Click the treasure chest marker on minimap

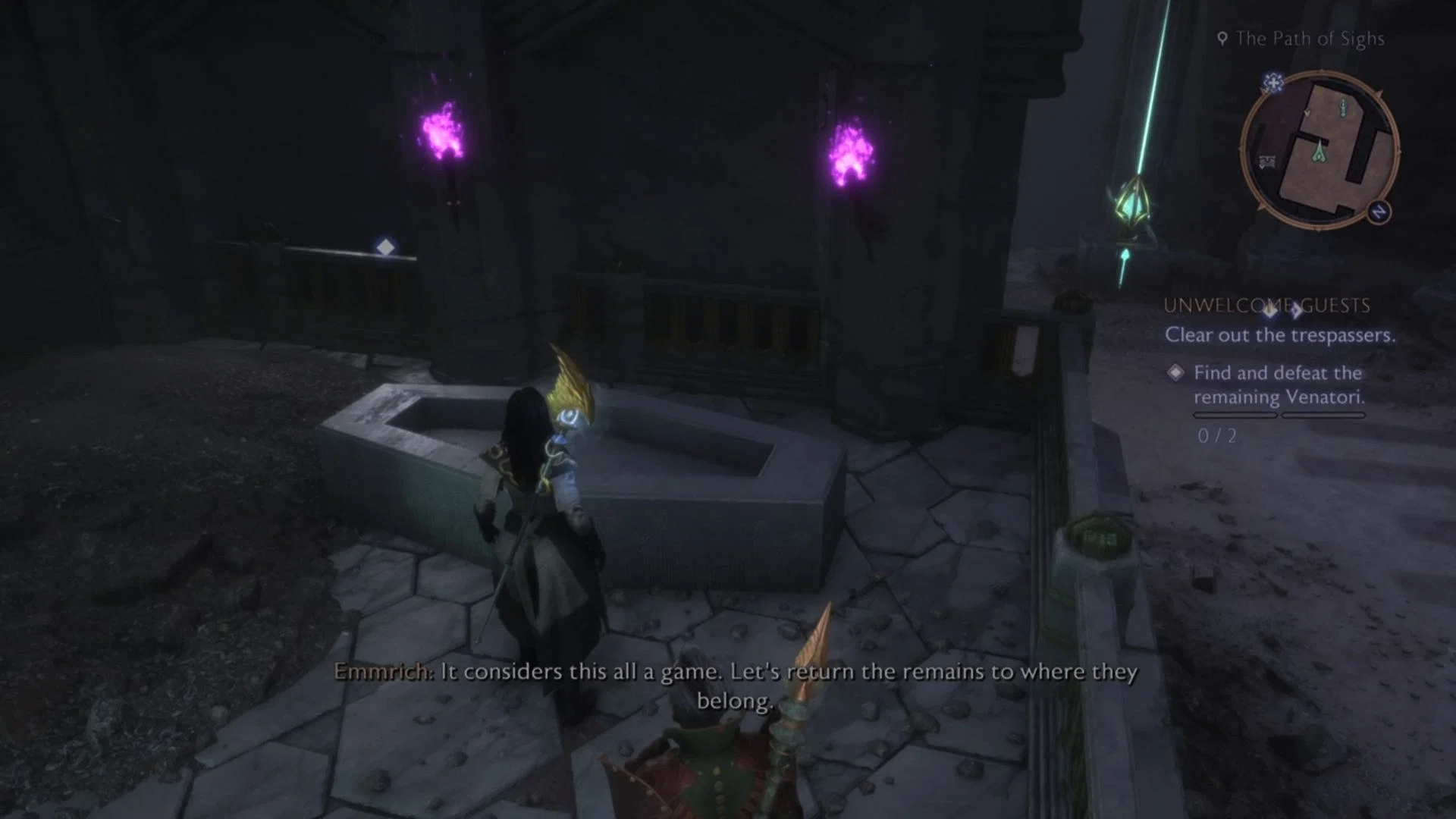pos(1266,162)
